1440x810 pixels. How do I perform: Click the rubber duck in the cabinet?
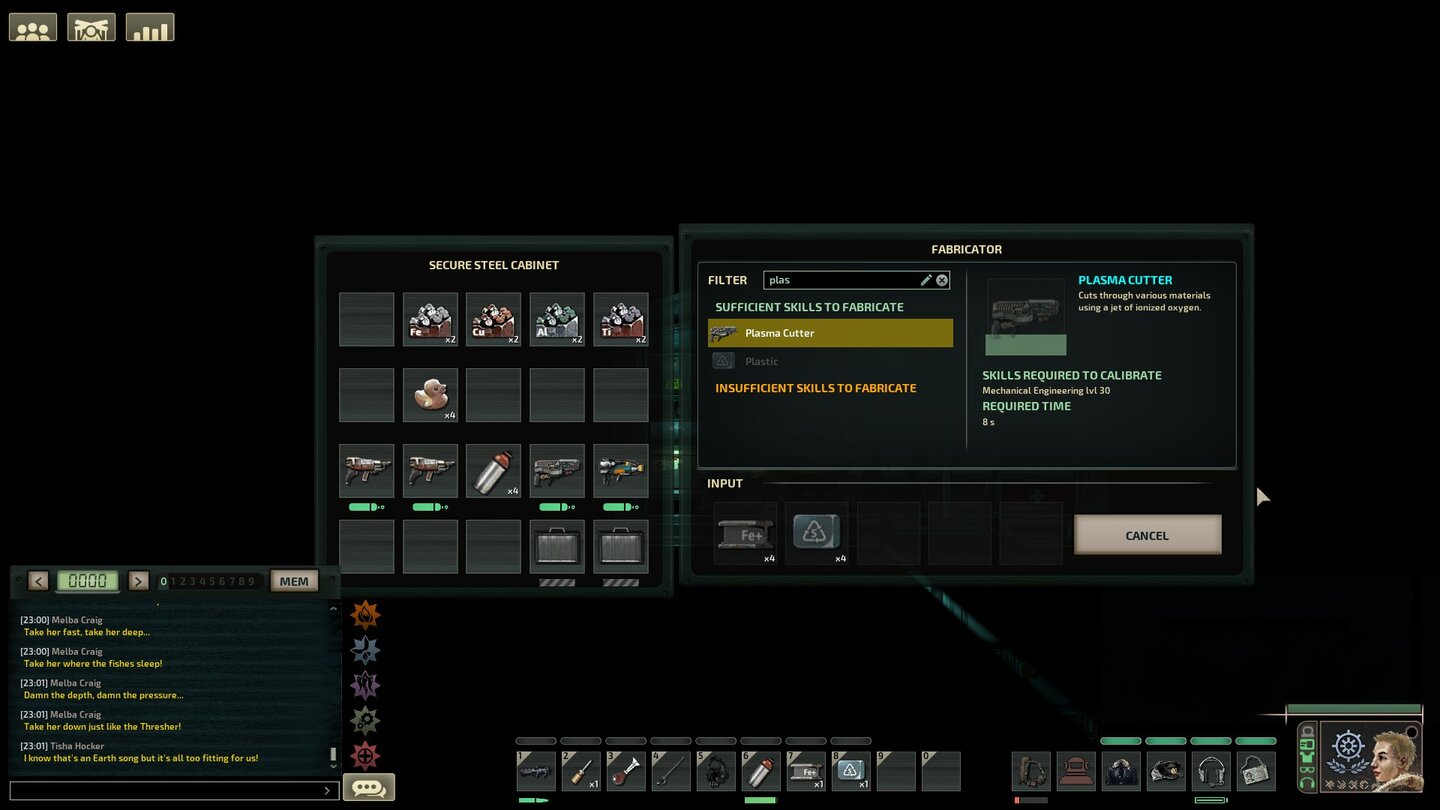[x=430, y=394]
